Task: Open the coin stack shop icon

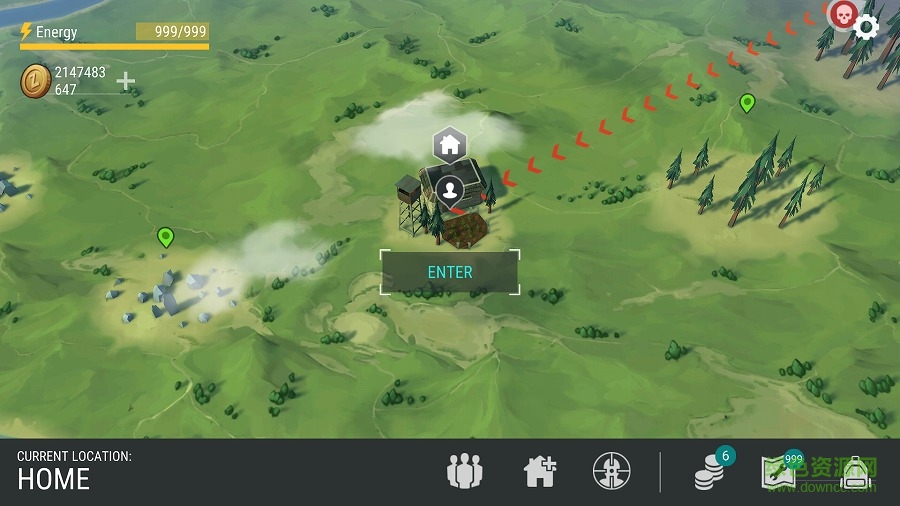Action: 711,471
